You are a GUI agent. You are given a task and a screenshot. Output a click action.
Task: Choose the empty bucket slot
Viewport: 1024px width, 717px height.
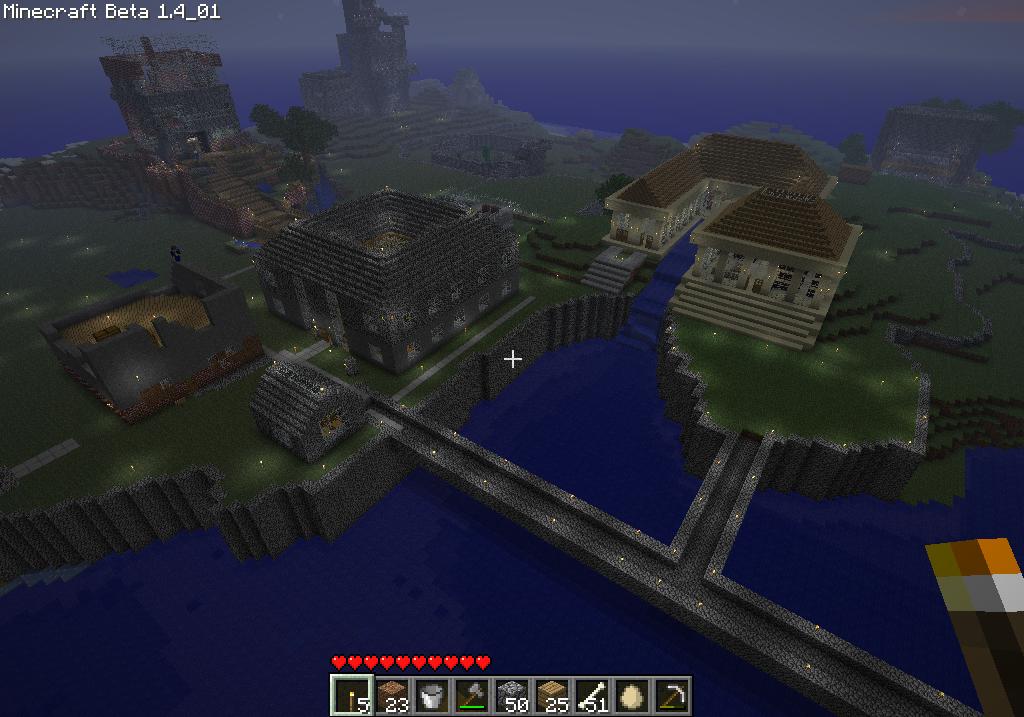tap(431, 695)
